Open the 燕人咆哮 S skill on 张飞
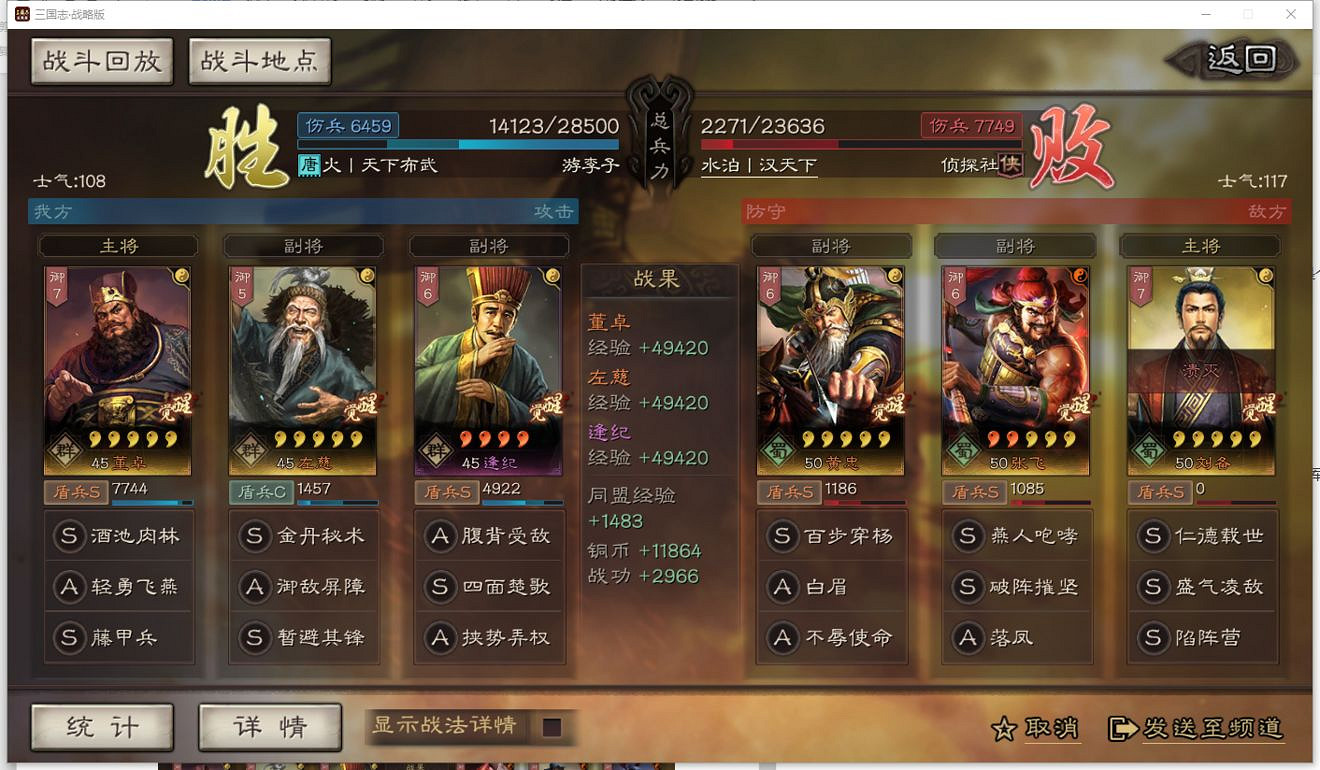The image size is (1320, 770). click(x=966, y=535)
